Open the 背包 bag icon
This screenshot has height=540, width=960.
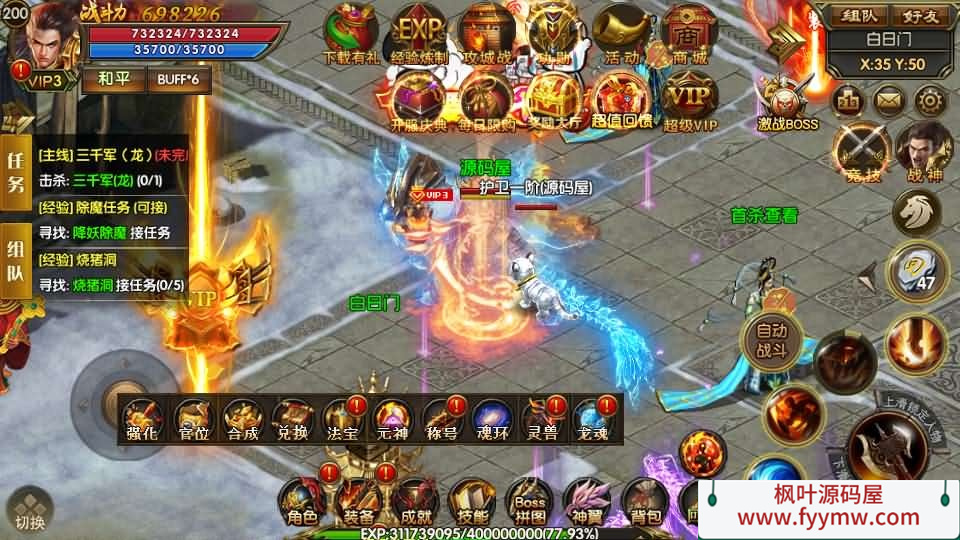point(644,499)
